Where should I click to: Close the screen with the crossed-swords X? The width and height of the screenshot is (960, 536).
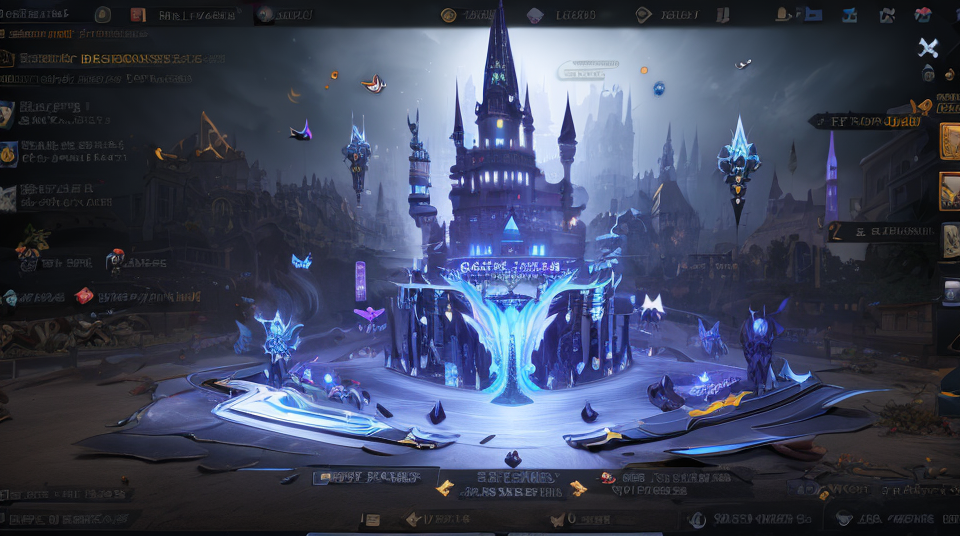pos(928,48)
